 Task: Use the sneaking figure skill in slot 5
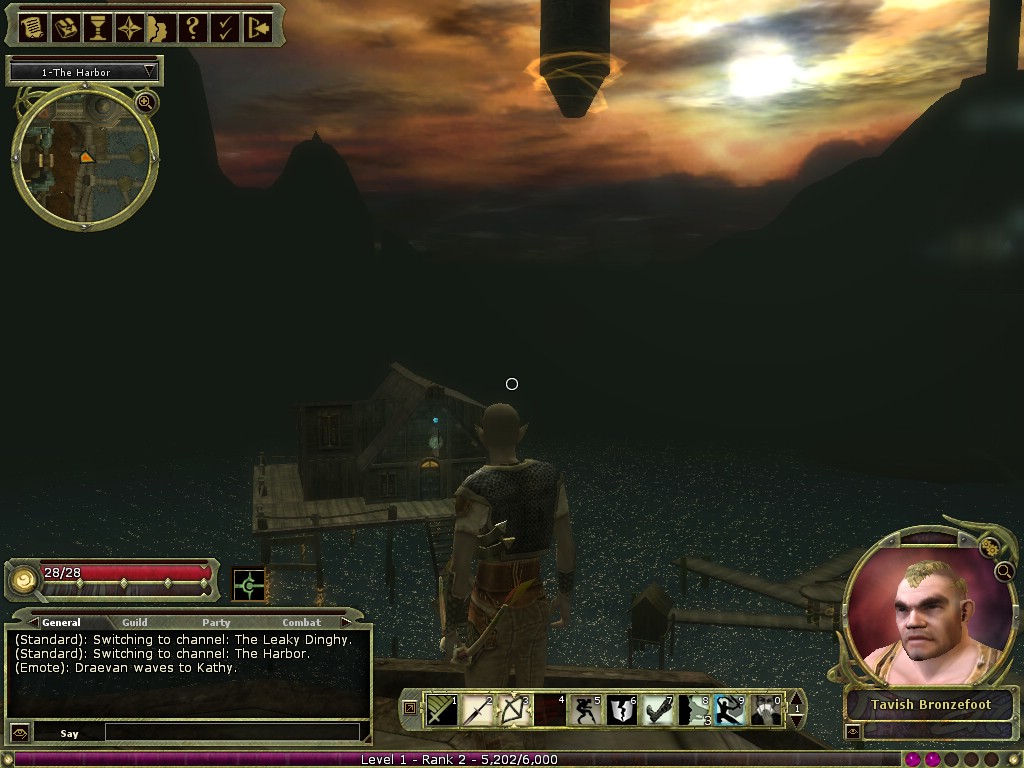point(584,710)
